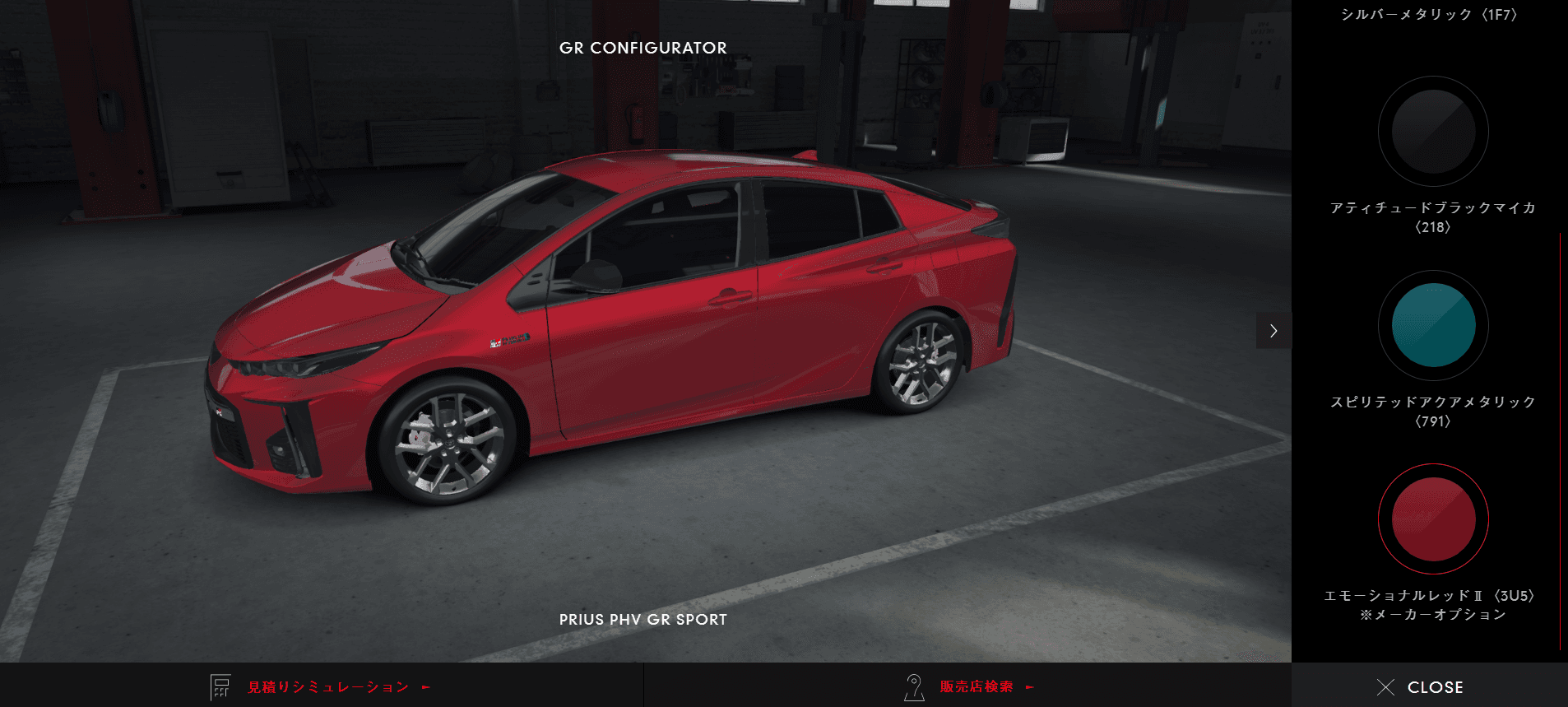The width and height of the screenshot is (1568, 707).
Task: Click the red arrow beside 見積りシミュレーション
Action: point(424,686)
